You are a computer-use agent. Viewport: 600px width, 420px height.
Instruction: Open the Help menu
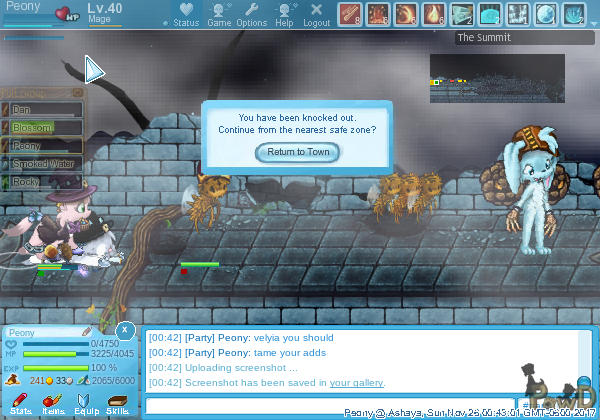(x=284, y=14)
